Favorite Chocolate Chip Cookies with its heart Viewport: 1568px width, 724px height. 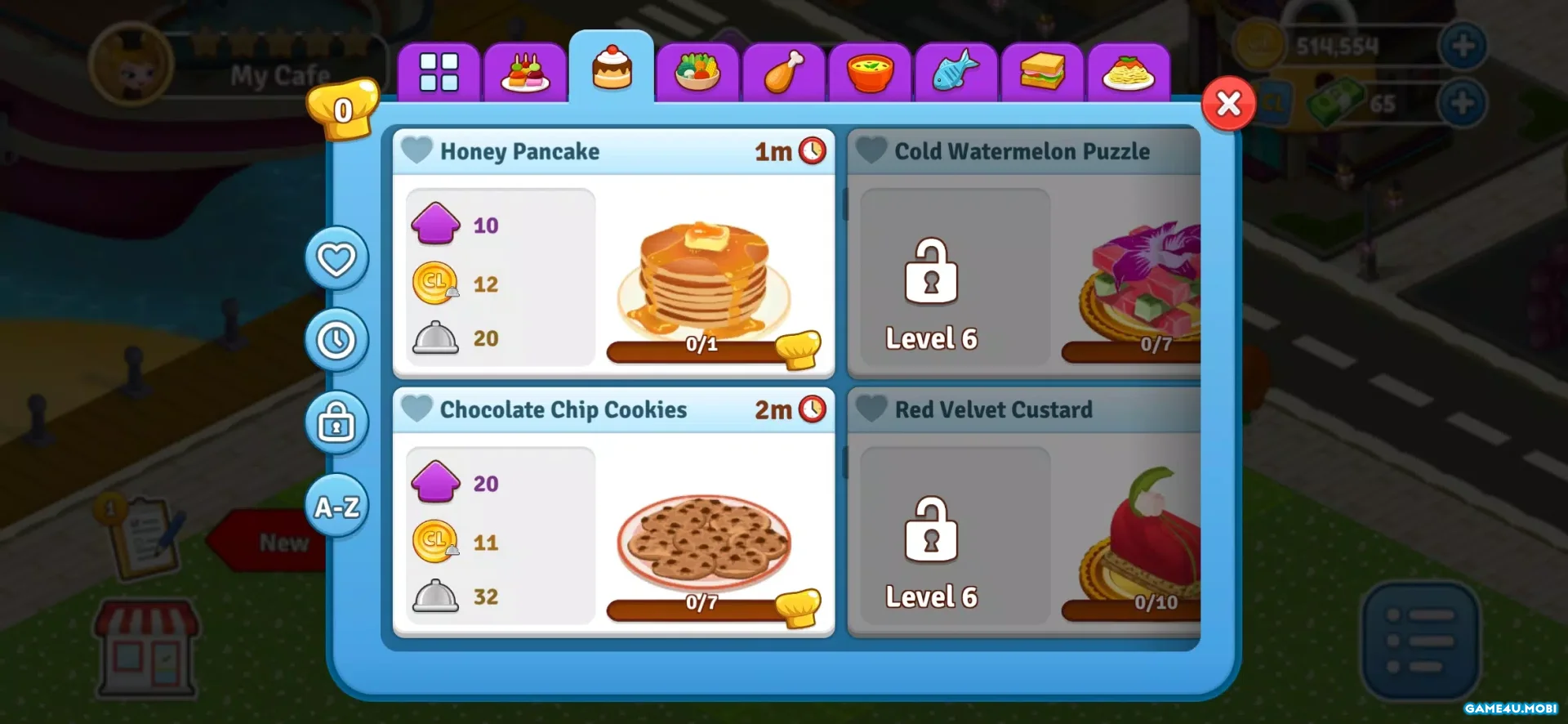(x=417, y=409)
